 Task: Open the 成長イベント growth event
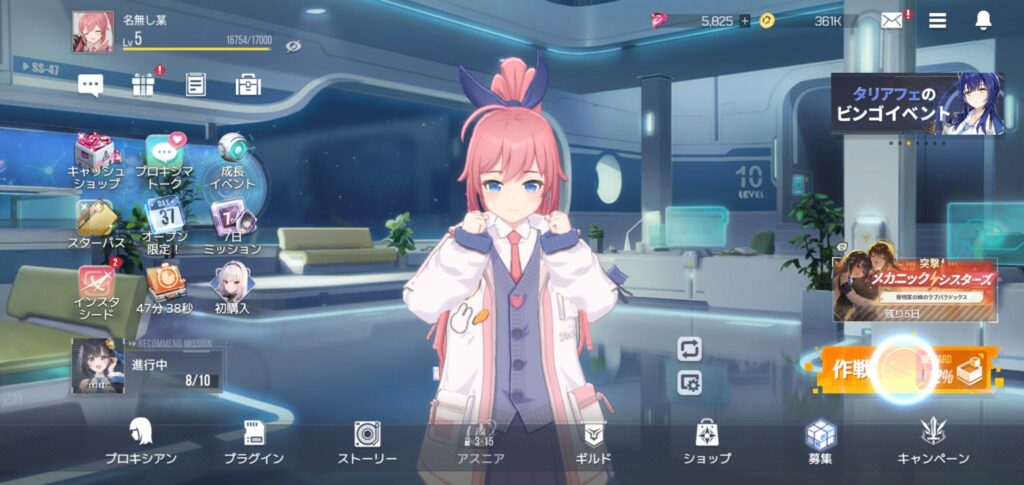[x=232, y=161]
